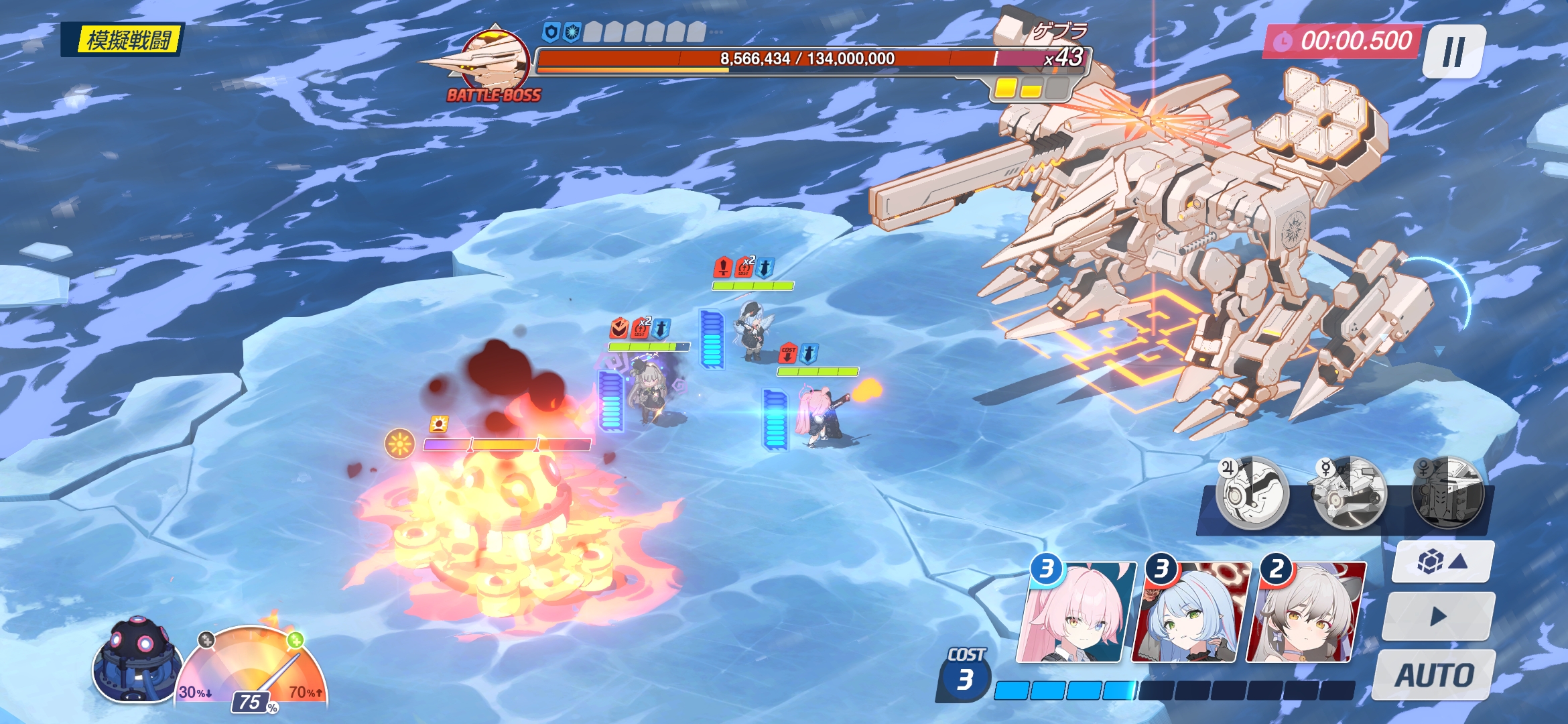Toggle AUTO battle mode

[x=1435, y=674]
